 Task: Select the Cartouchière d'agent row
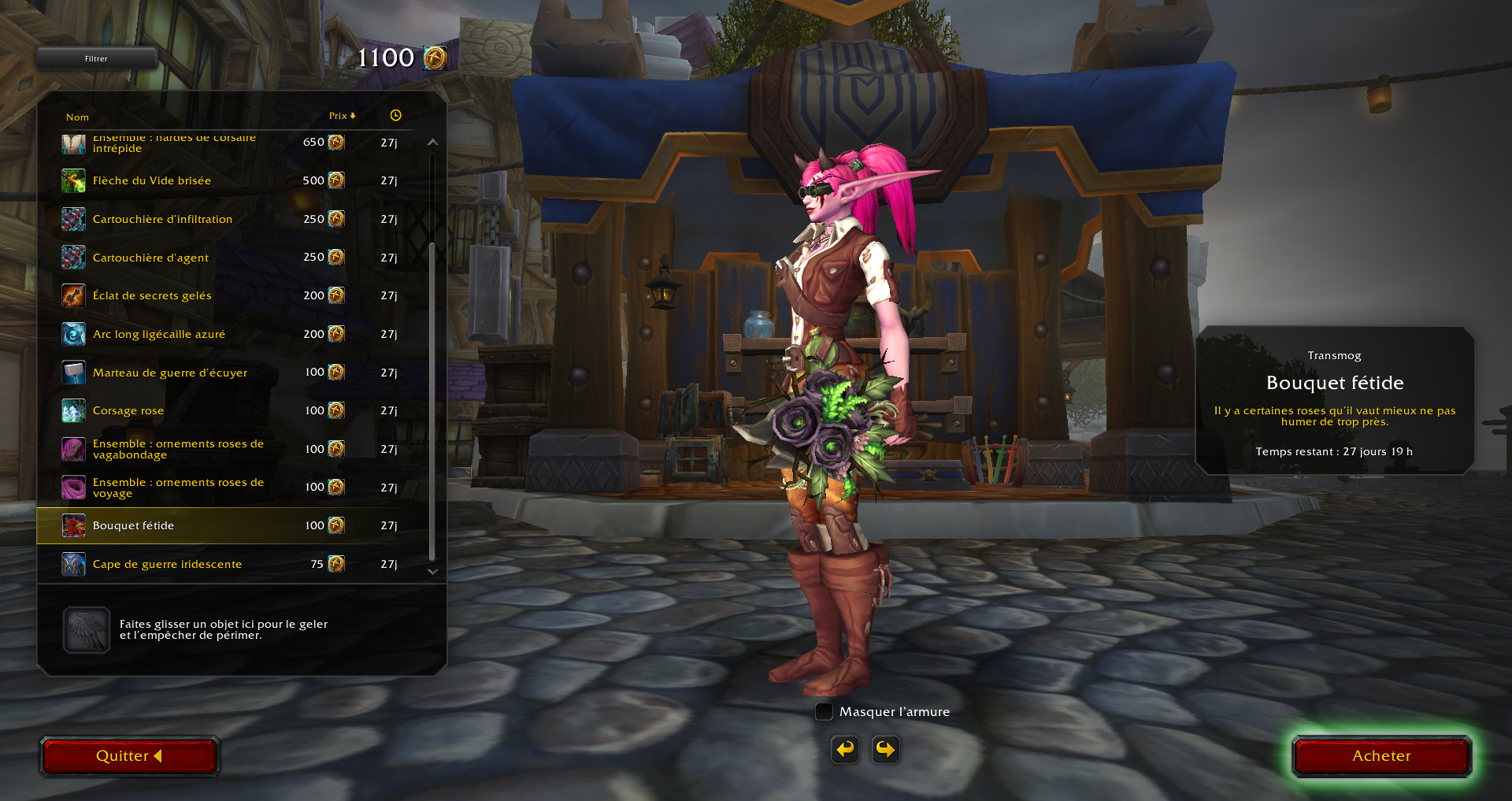[150, 258]
